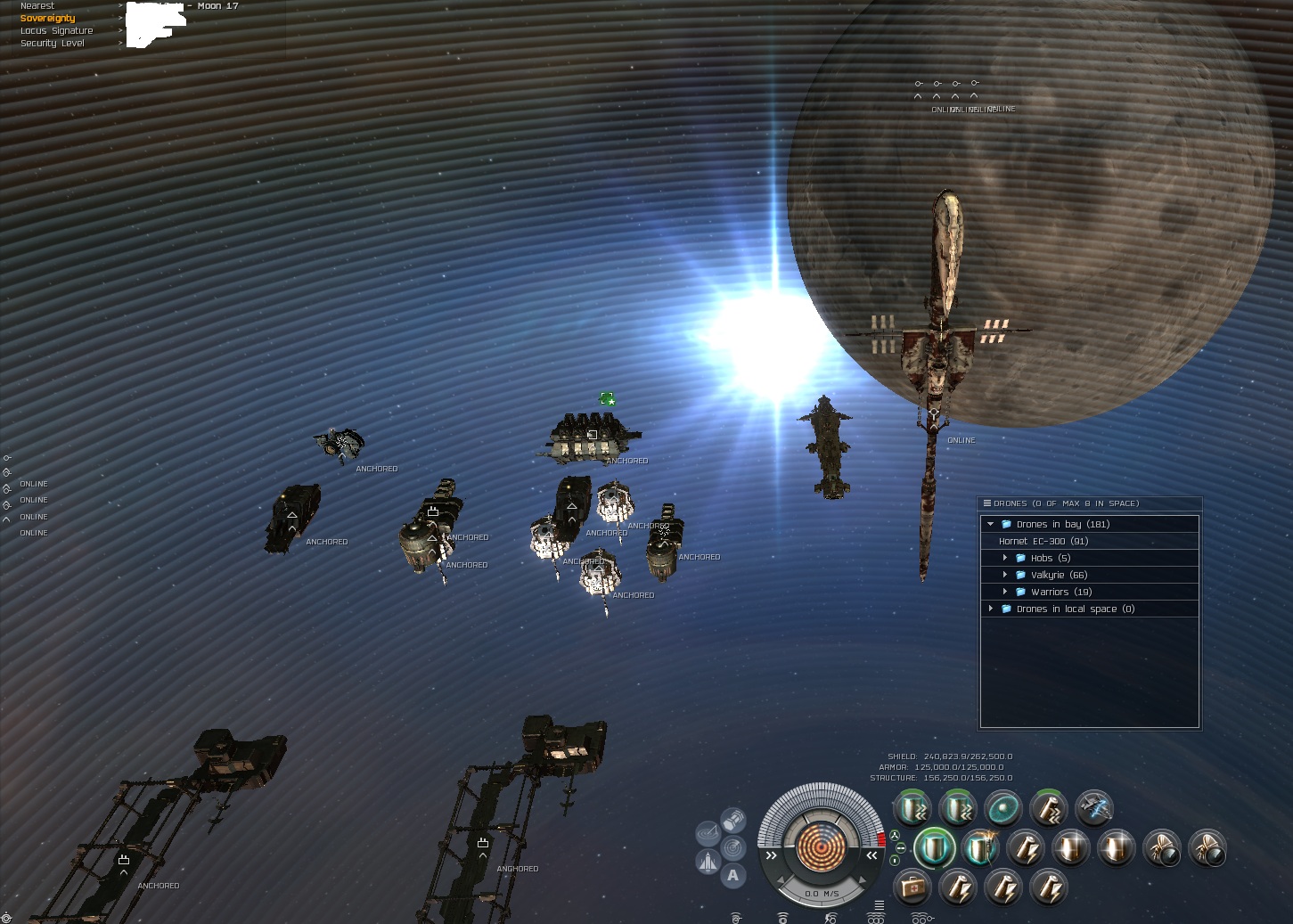Viewport: 1293px width, 924px height.
Task: Click the highlighted Sovereignty info label
Action: 48,18
